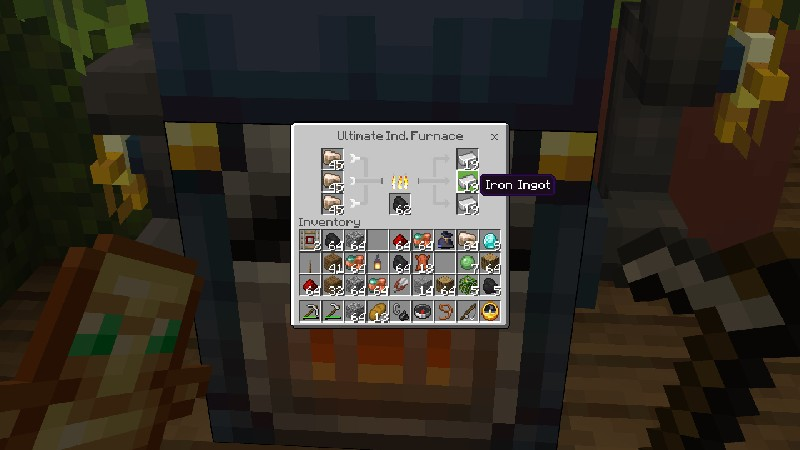Pick up the green vines stack
800x450 pixels.
(x=467, y=286)
